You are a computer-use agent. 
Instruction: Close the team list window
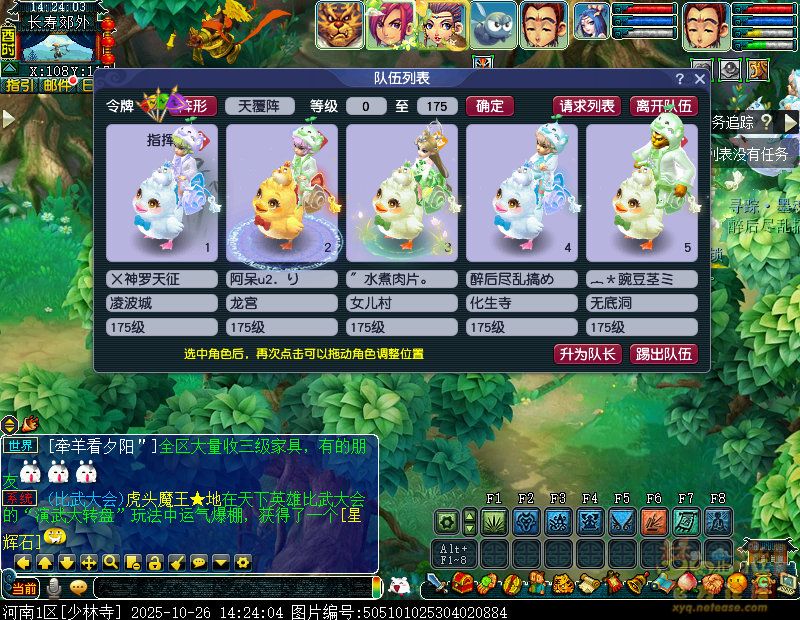(x=700, y=79)
